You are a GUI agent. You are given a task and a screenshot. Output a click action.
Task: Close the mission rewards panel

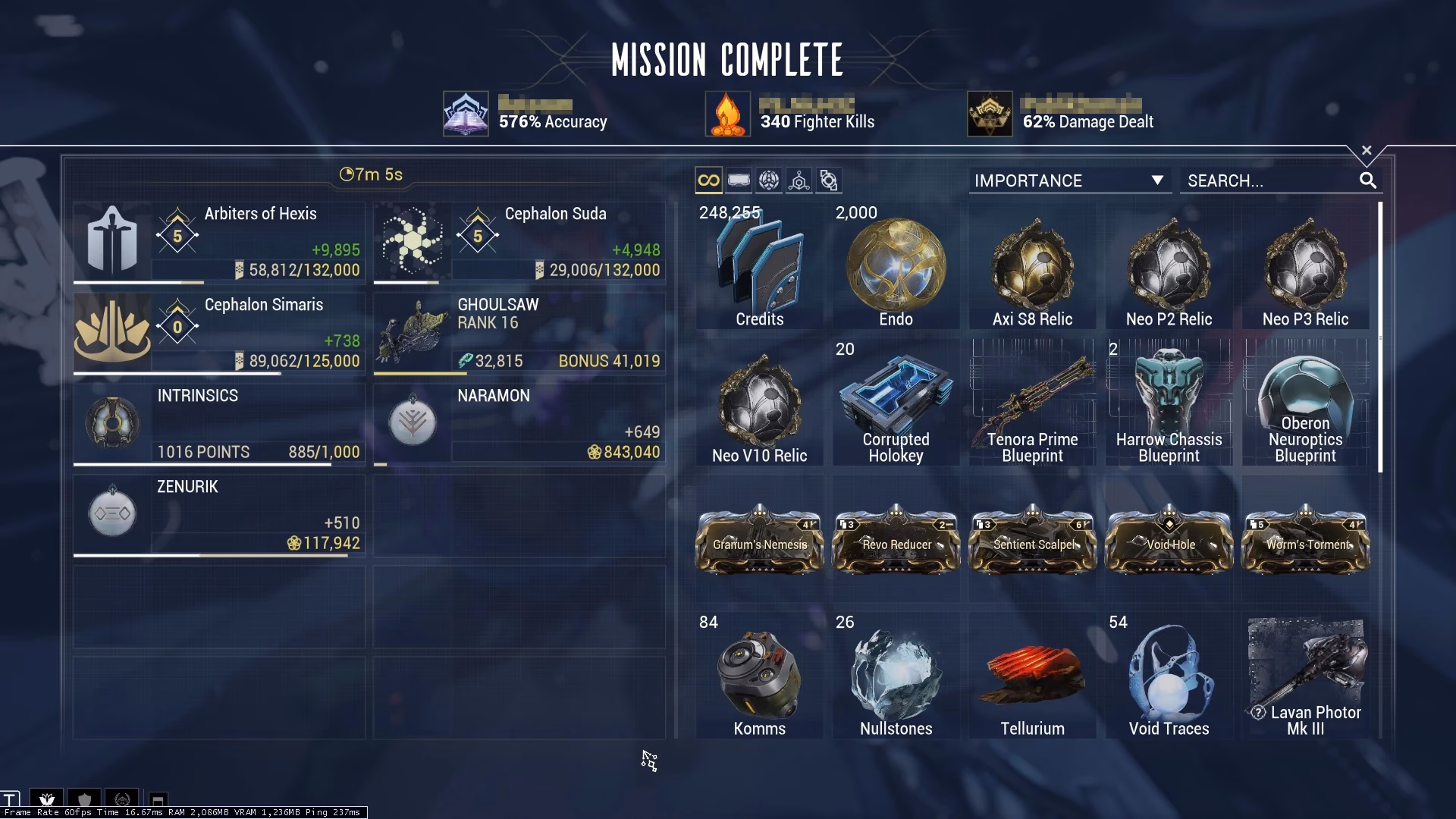(1367, 149)
